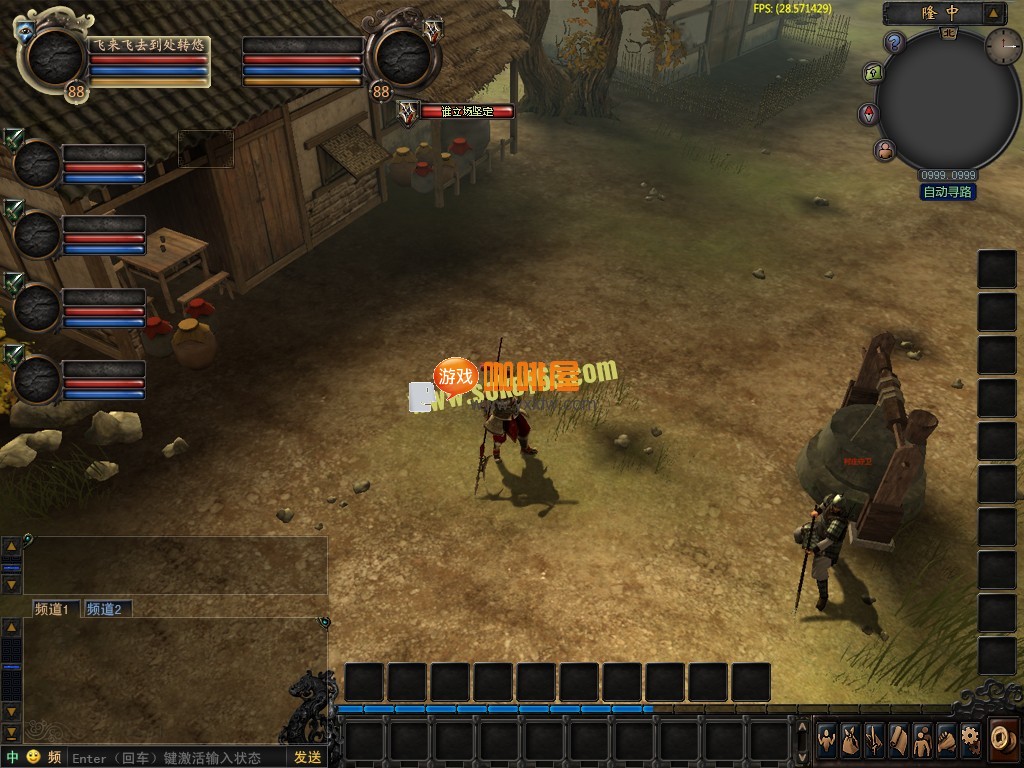Image resolution: width=1024 pixels, height=768 pixels.
Task: Collapse minimap with the triangle next to 隆中
Action: (x=993, y=13)
